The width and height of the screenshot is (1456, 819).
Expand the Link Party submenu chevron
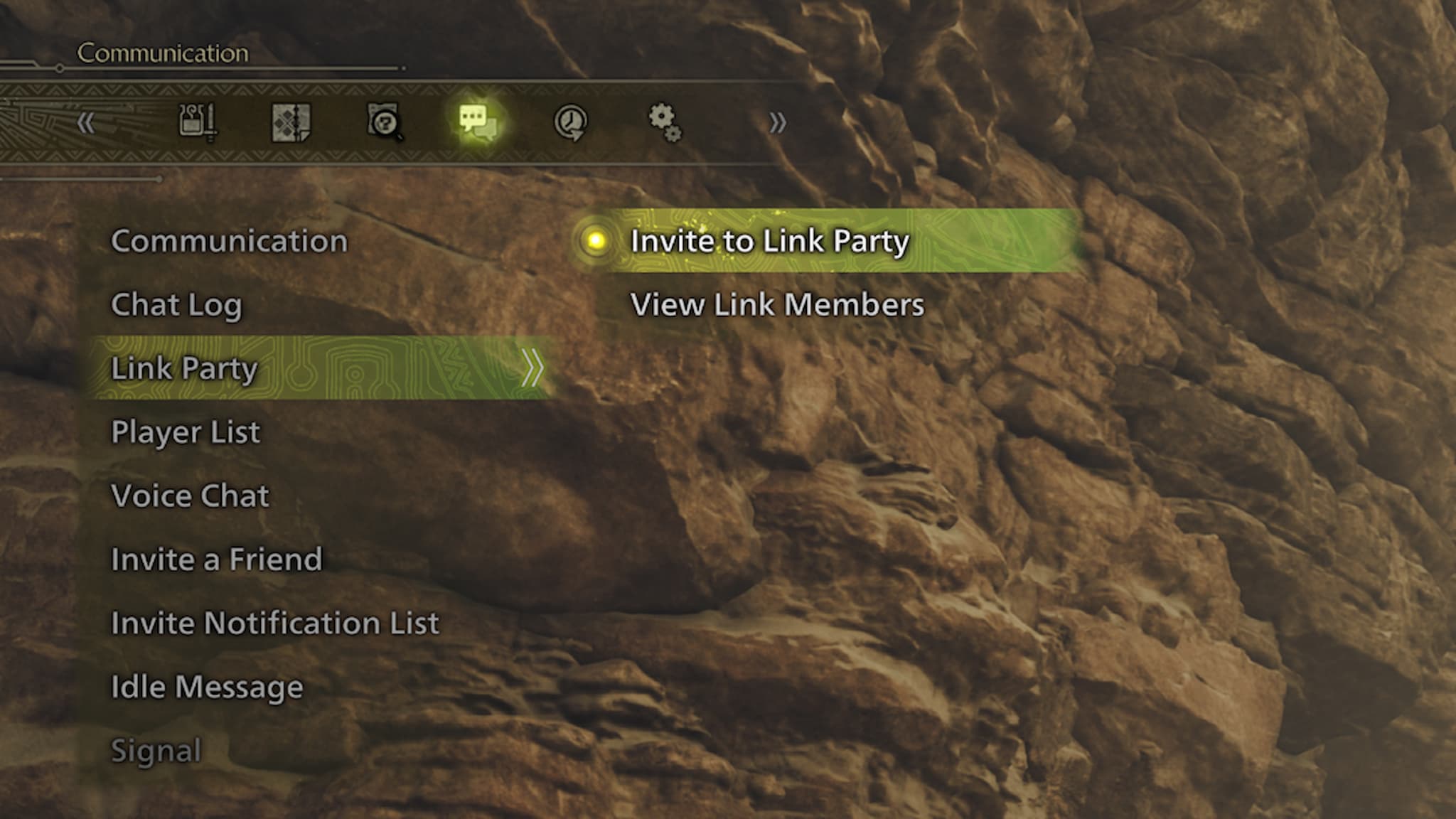pyautogui.click(x=532, y=368)
